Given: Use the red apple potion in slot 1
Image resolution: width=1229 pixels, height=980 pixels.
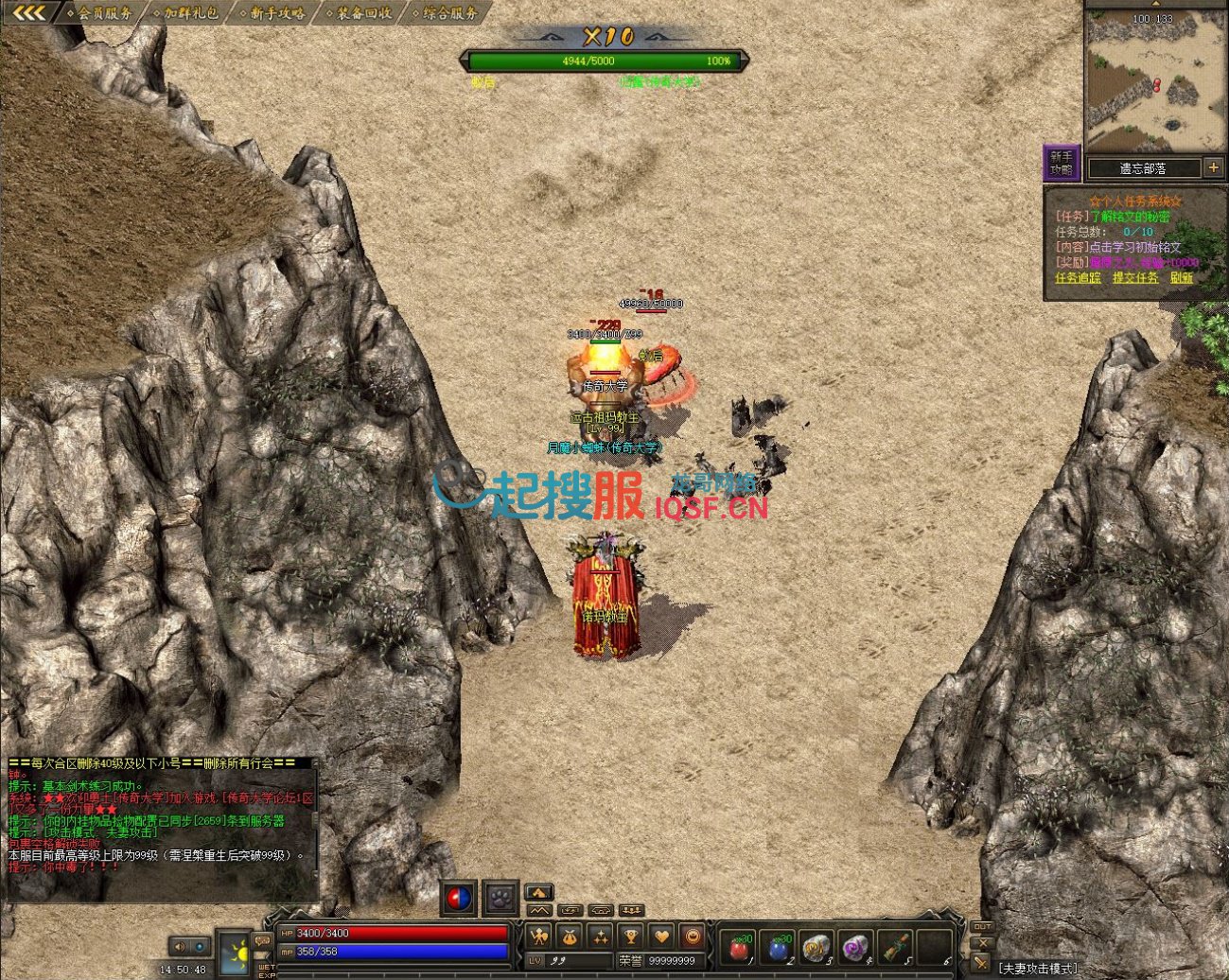Looking at the screenshot, I should 738,947.
